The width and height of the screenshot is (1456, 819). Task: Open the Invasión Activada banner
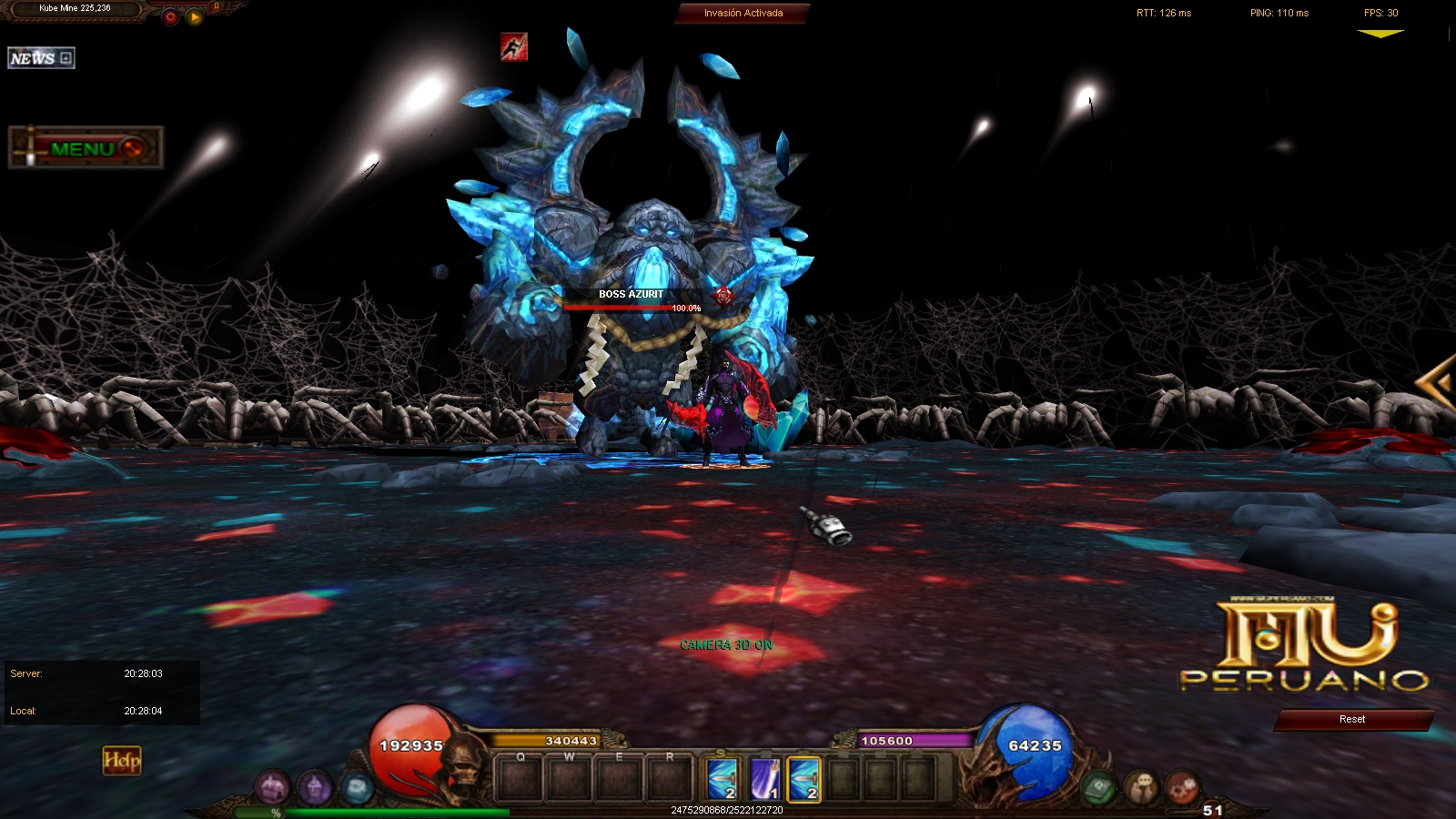coord(743,14)
